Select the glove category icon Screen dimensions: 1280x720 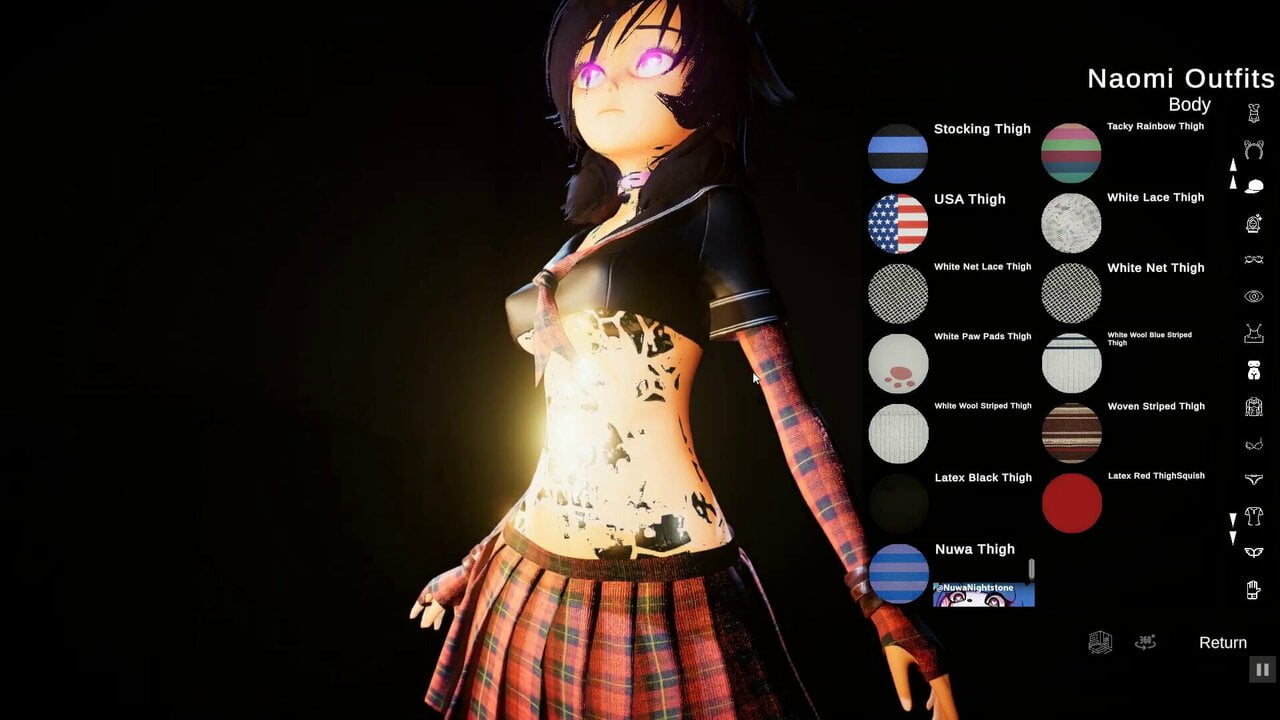pos(1253,590)
